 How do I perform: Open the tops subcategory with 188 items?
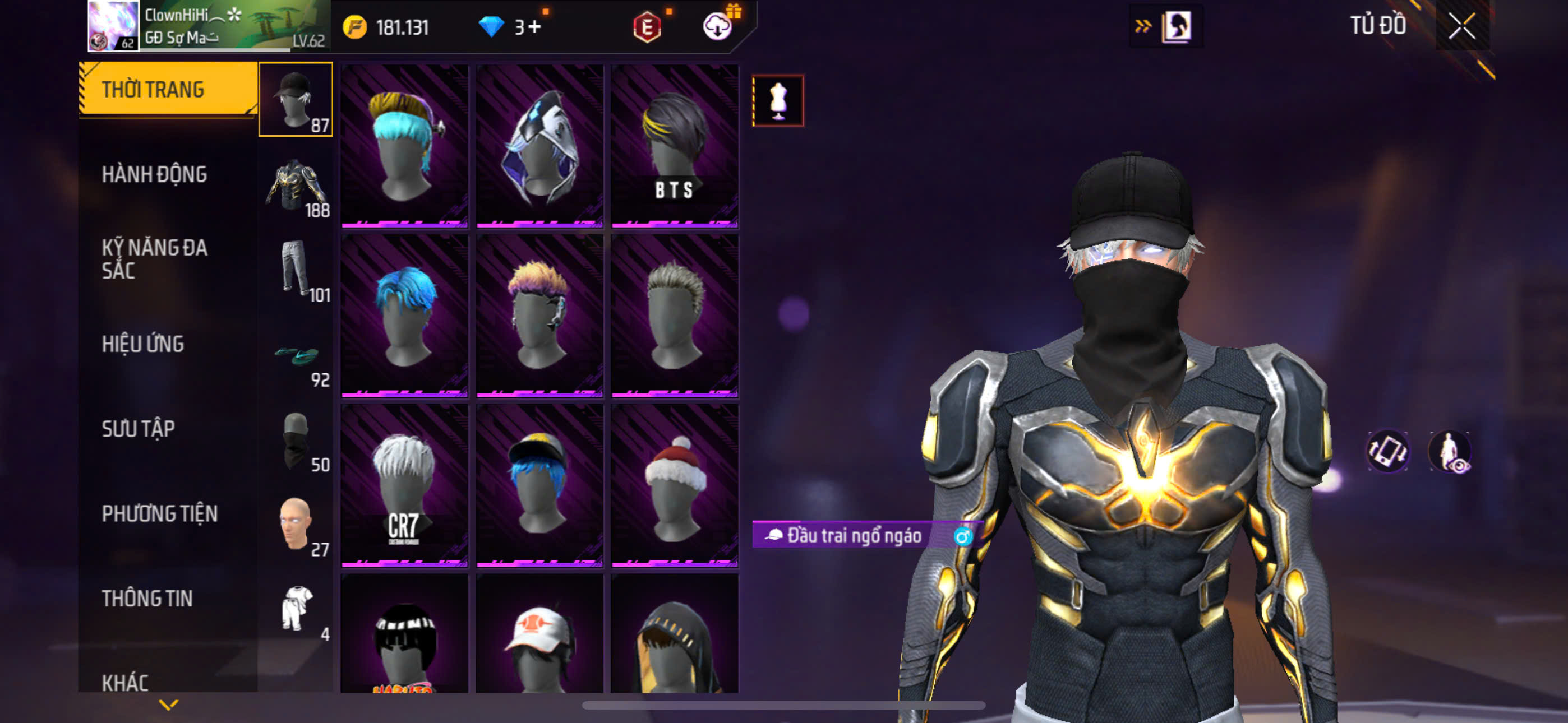click(x=297, y=185)
